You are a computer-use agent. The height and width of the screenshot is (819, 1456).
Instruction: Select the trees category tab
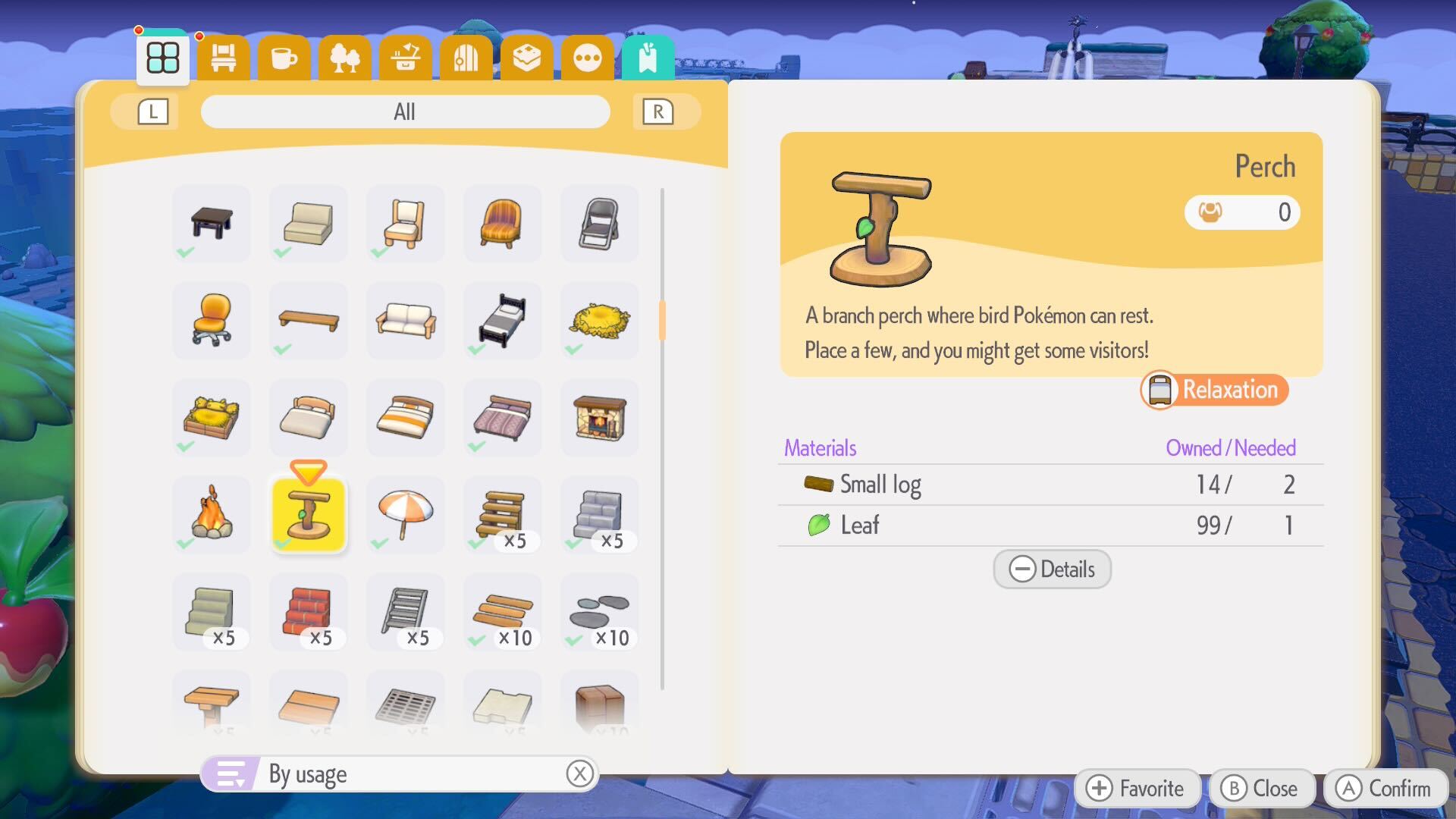click(345, 57)
